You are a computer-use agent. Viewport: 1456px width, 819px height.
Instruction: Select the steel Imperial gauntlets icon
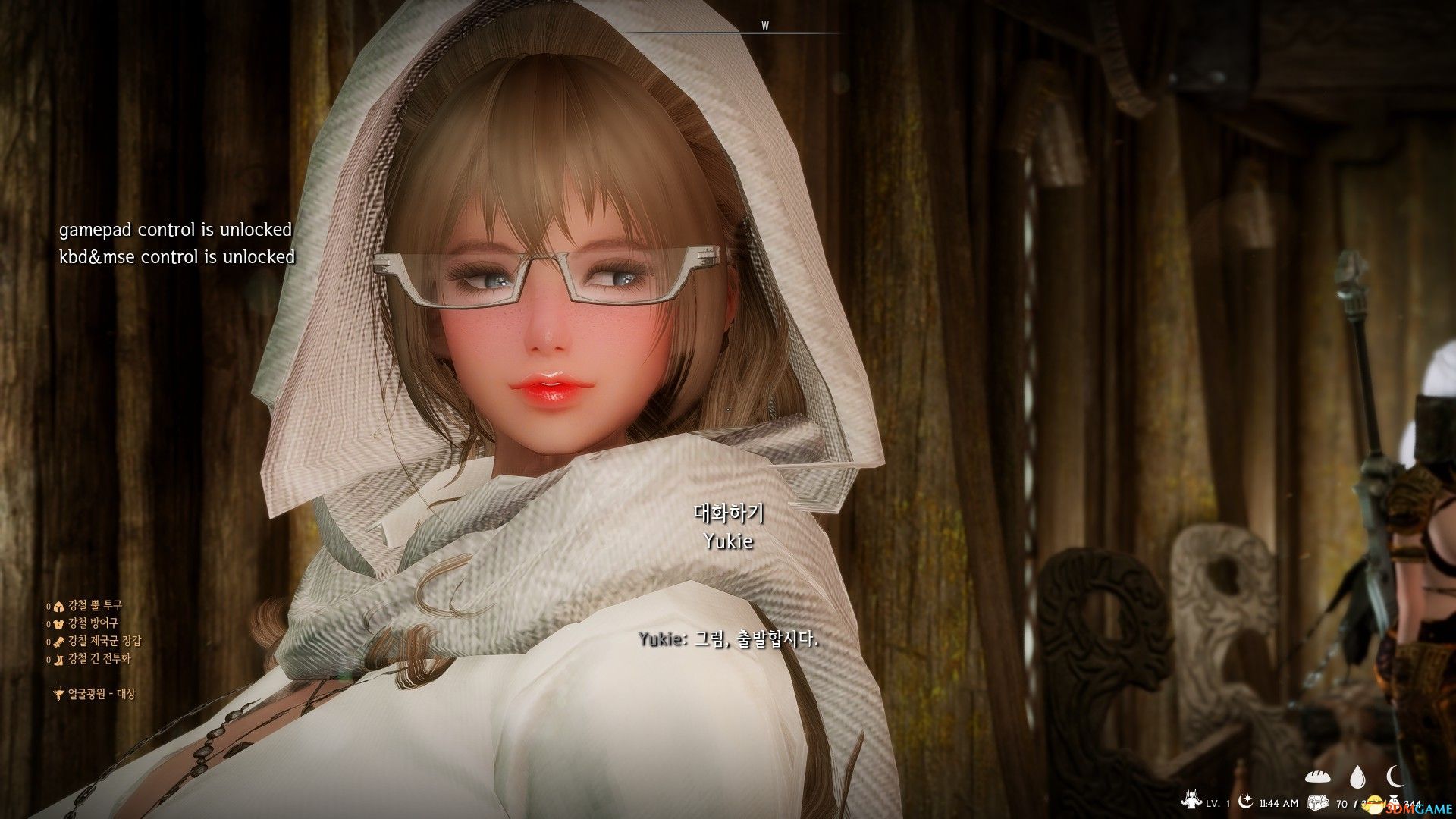click(59, 642)
